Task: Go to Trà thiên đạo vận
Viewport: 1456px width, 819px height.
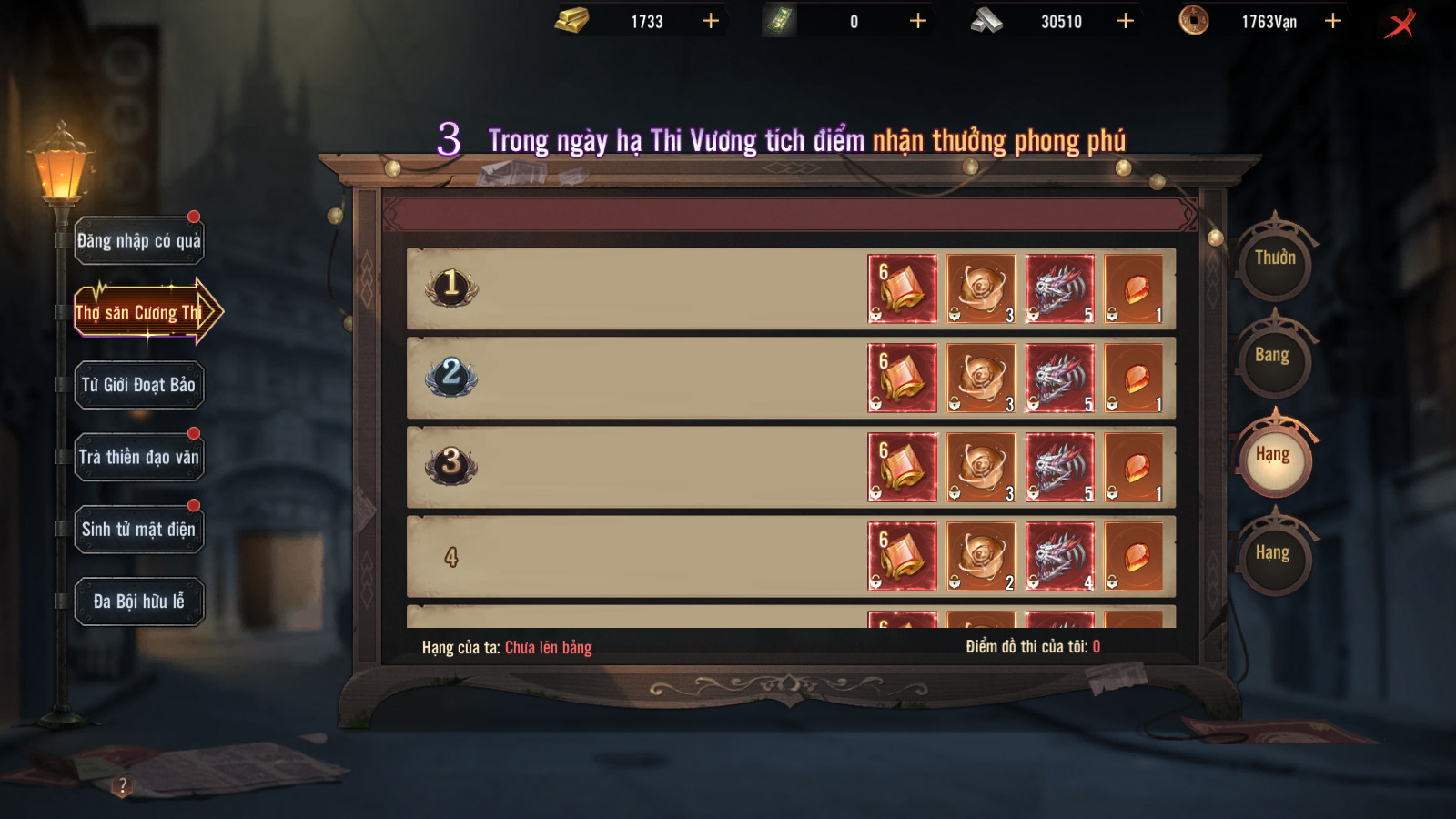Action: [138, 457]
